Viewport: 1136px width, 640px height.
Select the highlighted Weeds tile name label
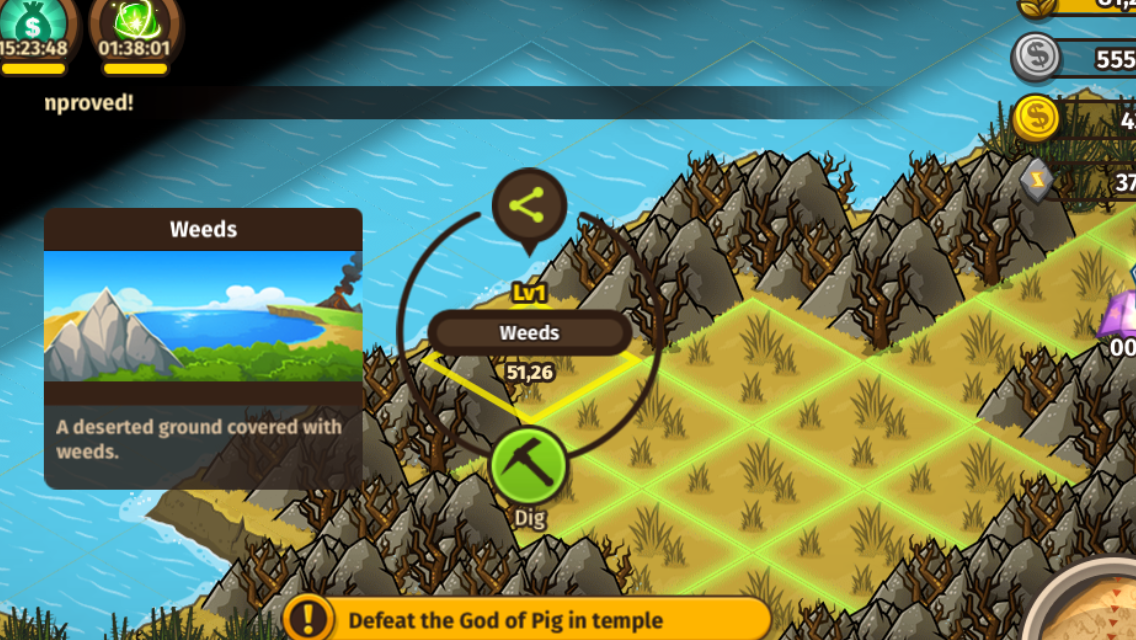tap(529, 333)
